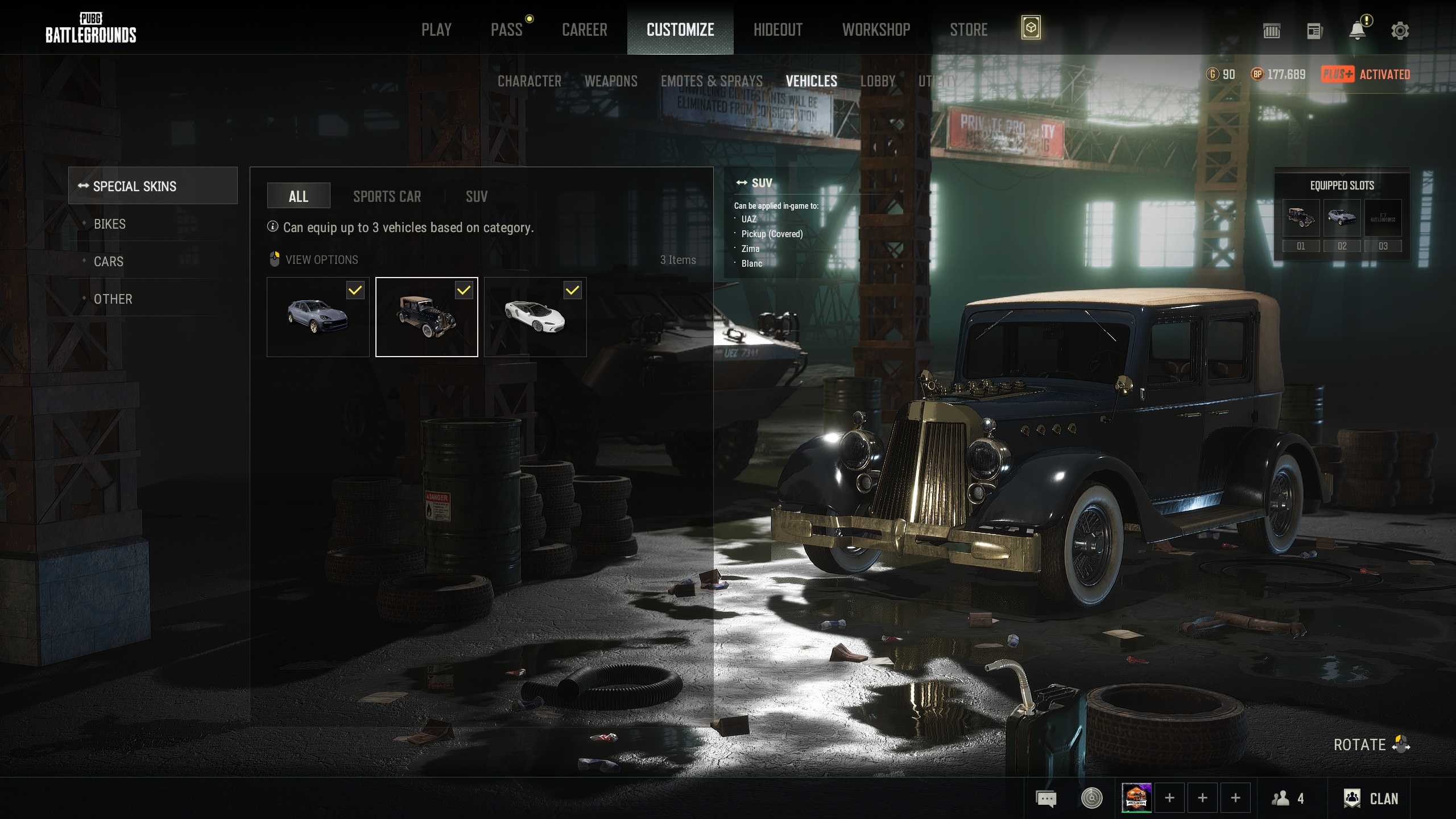Filter skins by SUV
Viewport: 1456px width, 819px height.
click(x=476, y=197)
